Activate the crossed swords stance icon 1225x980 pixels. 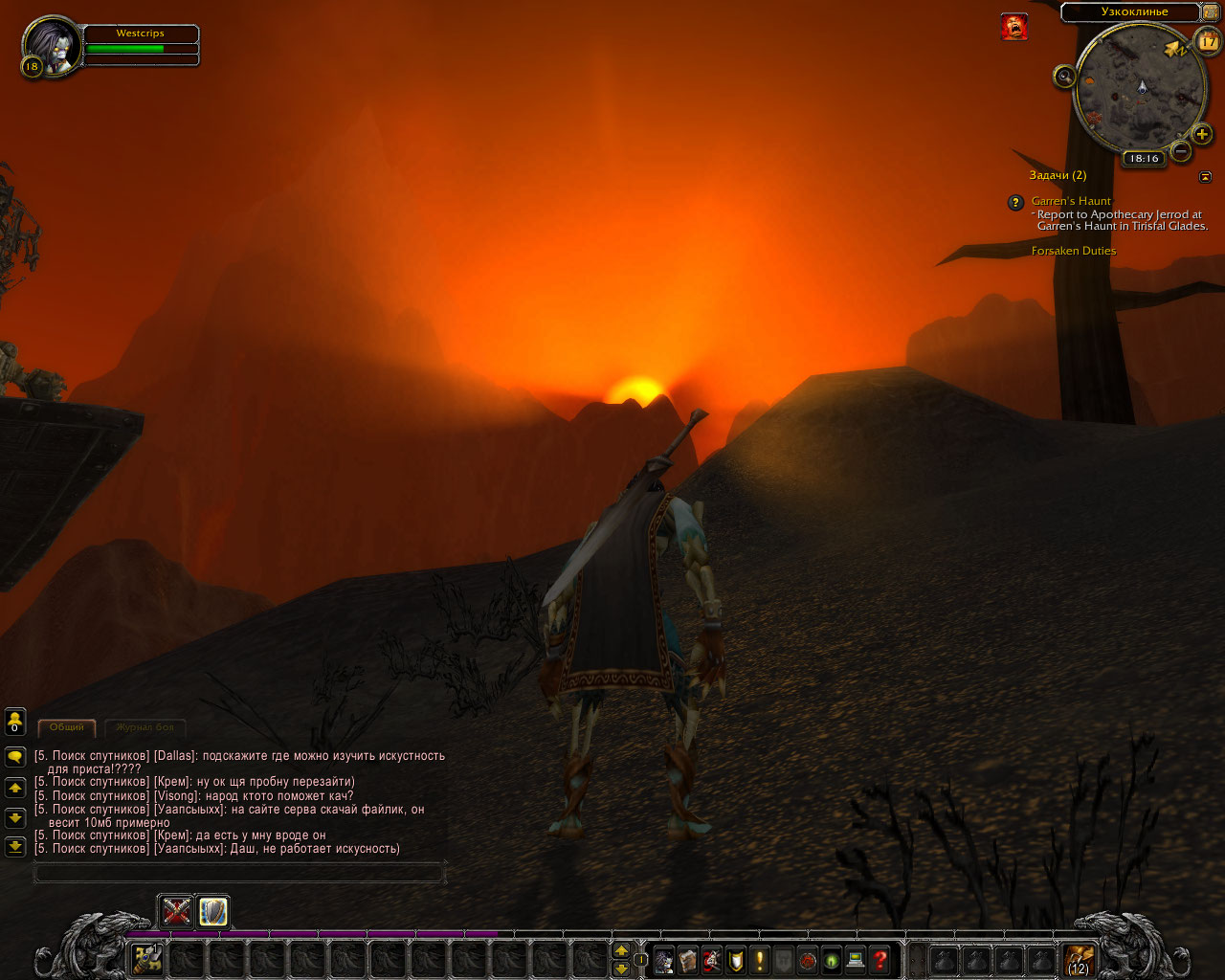click(176, 911)
